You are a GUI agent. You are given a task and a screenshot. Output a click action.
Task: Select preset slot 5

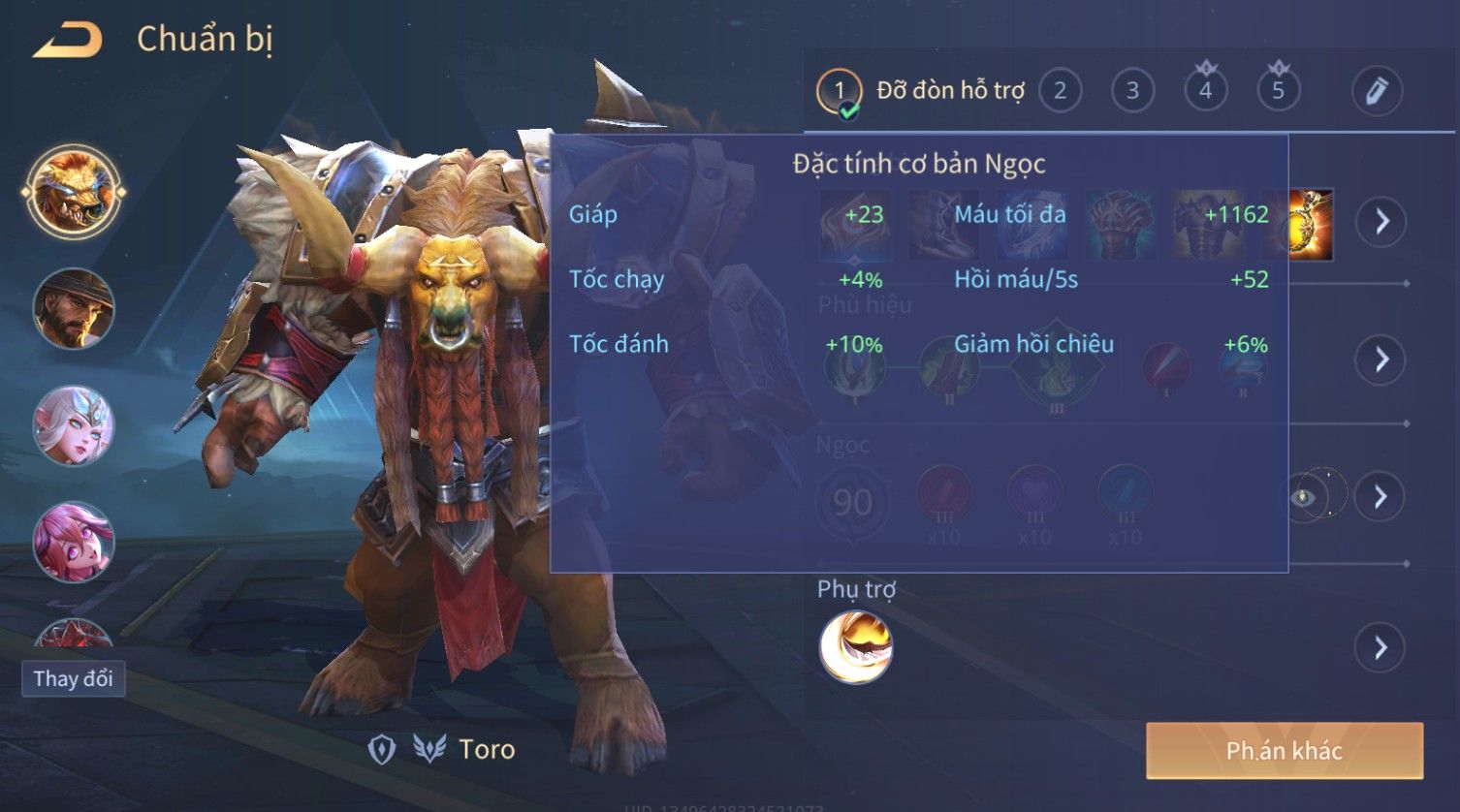1278,91
